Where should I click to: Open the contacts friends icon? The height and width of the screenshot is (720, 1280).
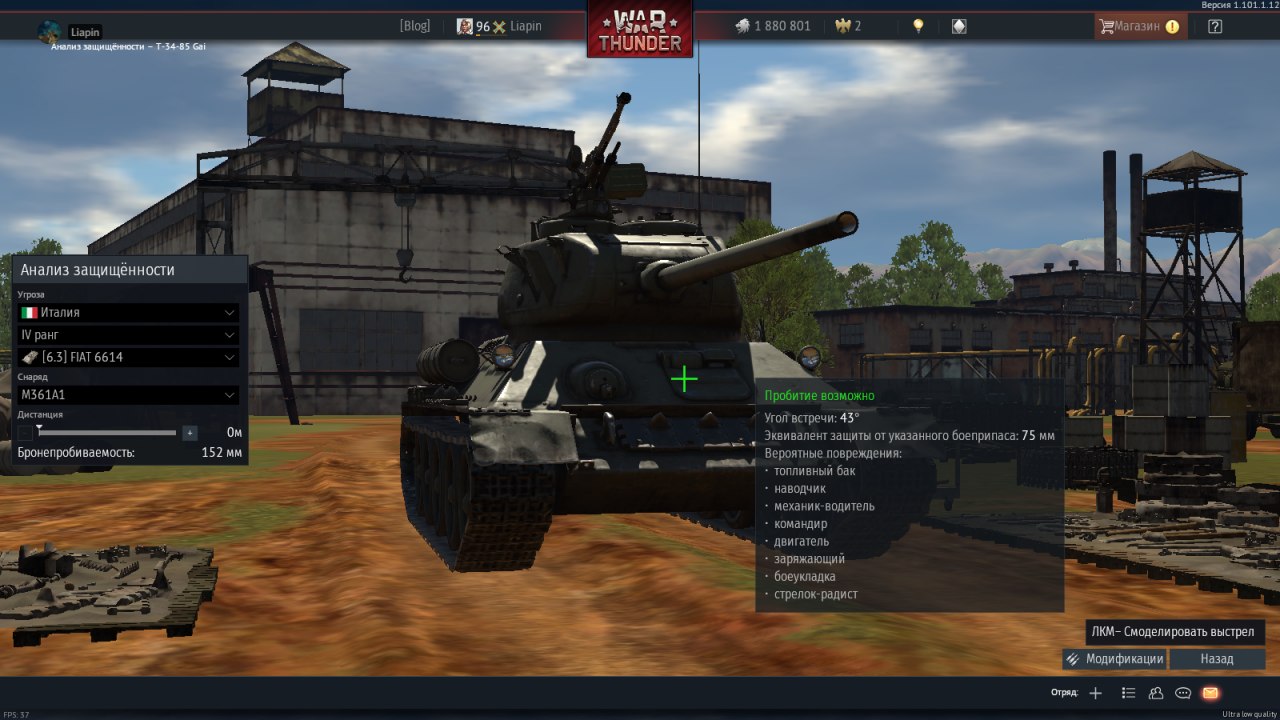point(1156,692)
